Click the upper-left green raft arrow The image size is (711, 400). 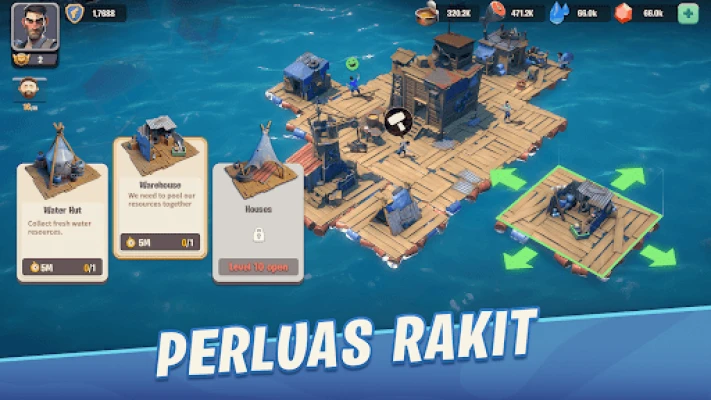pos(508,180)
